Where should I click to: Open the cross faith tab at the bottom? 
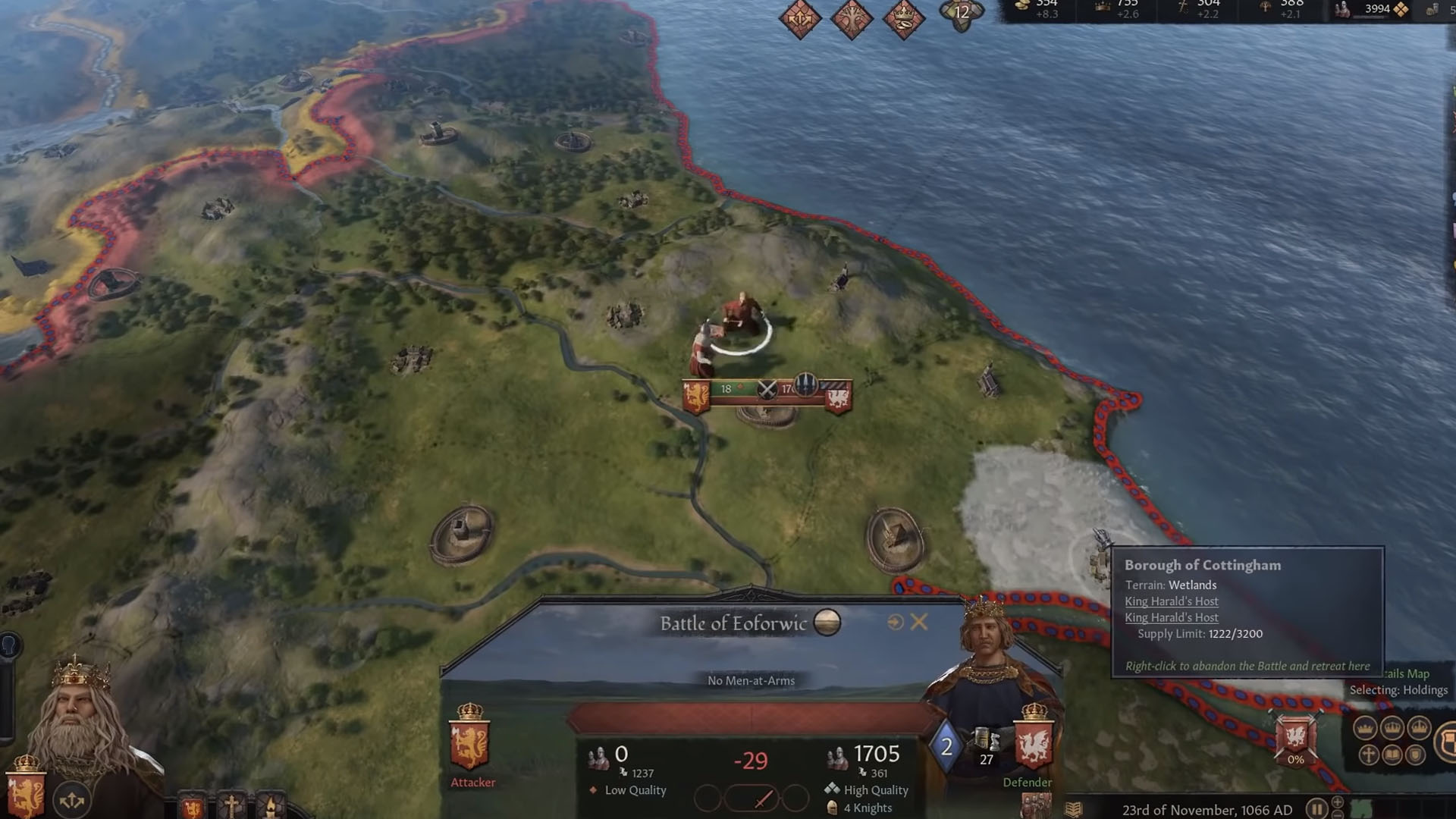[x=231, y=806]
